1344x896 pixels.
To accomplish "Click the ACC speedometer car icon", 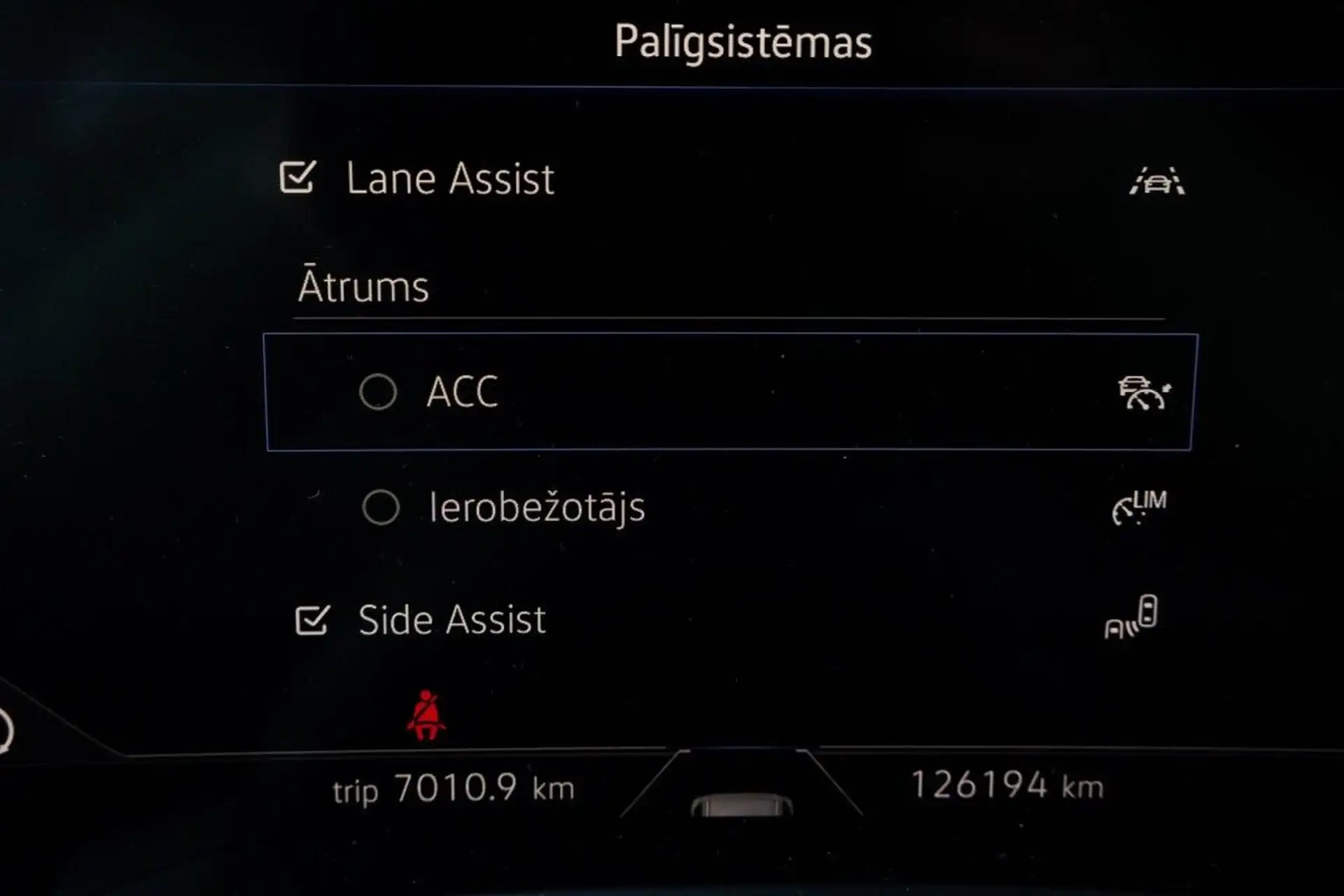I will [x=1144, y=392].
